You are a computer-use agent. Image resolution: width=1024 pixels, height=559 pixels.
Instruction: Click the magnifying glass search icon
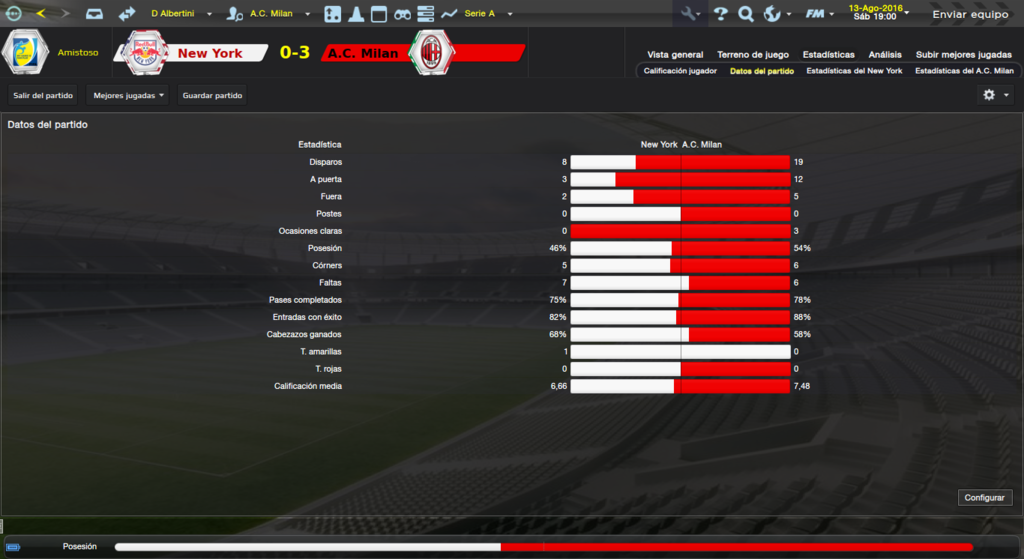click(x=745, y=14)
